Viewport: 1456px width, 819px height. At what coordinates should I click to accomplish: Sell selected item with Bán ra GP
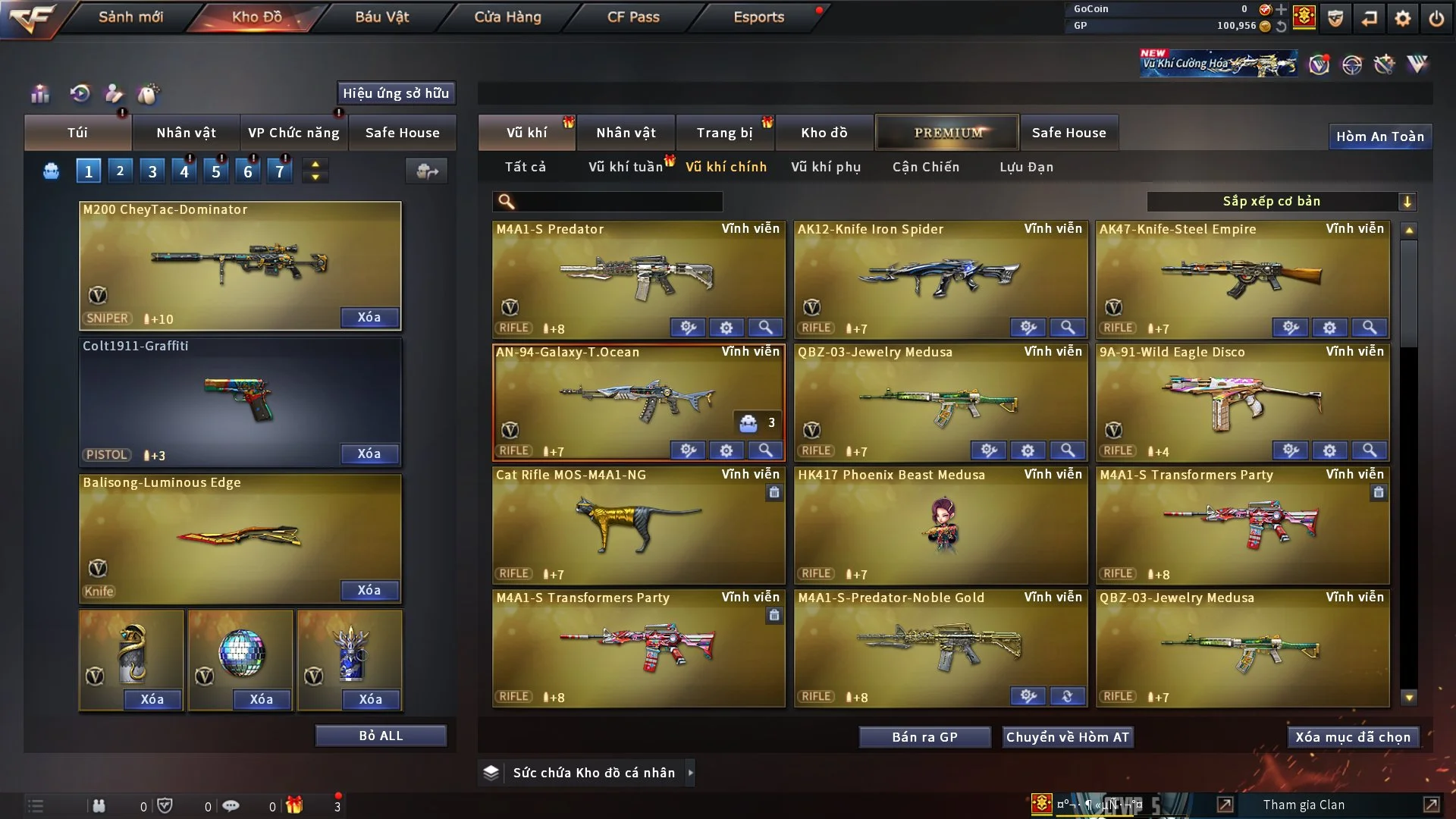[924, 737]
